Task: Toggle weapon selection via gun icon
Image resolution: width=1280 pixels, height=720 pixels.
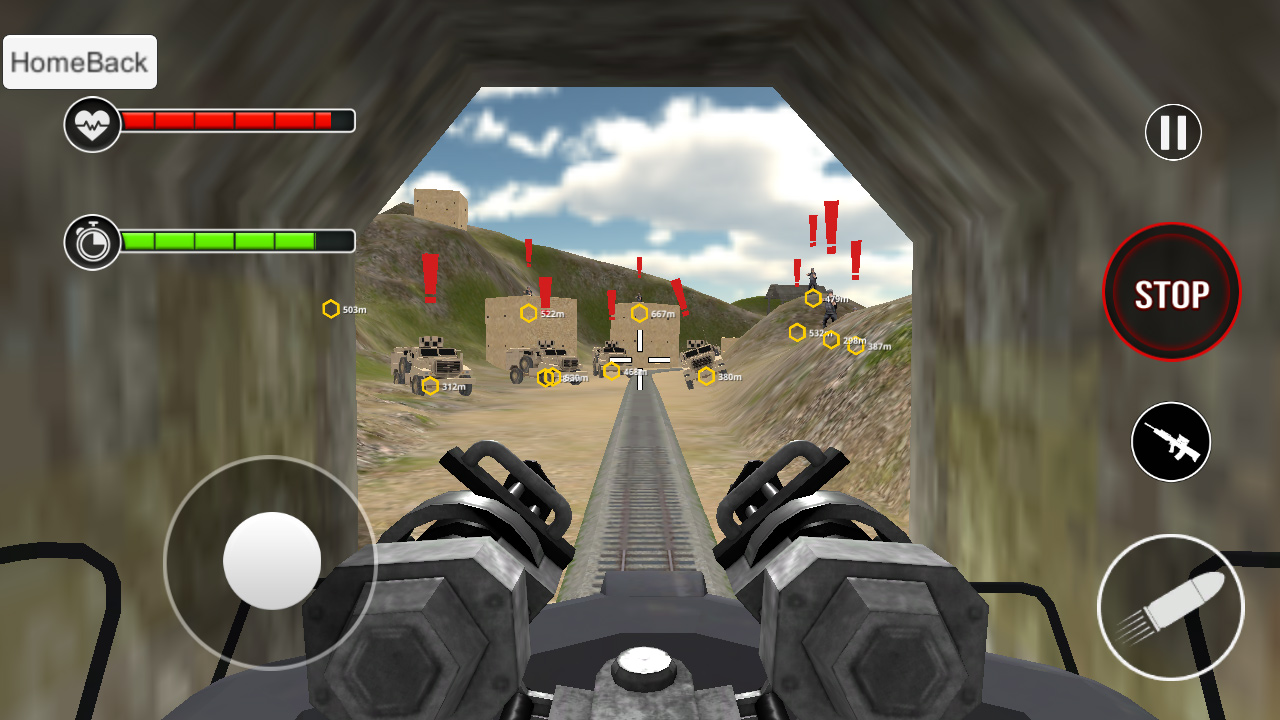Action: (x=1171, y=443)
